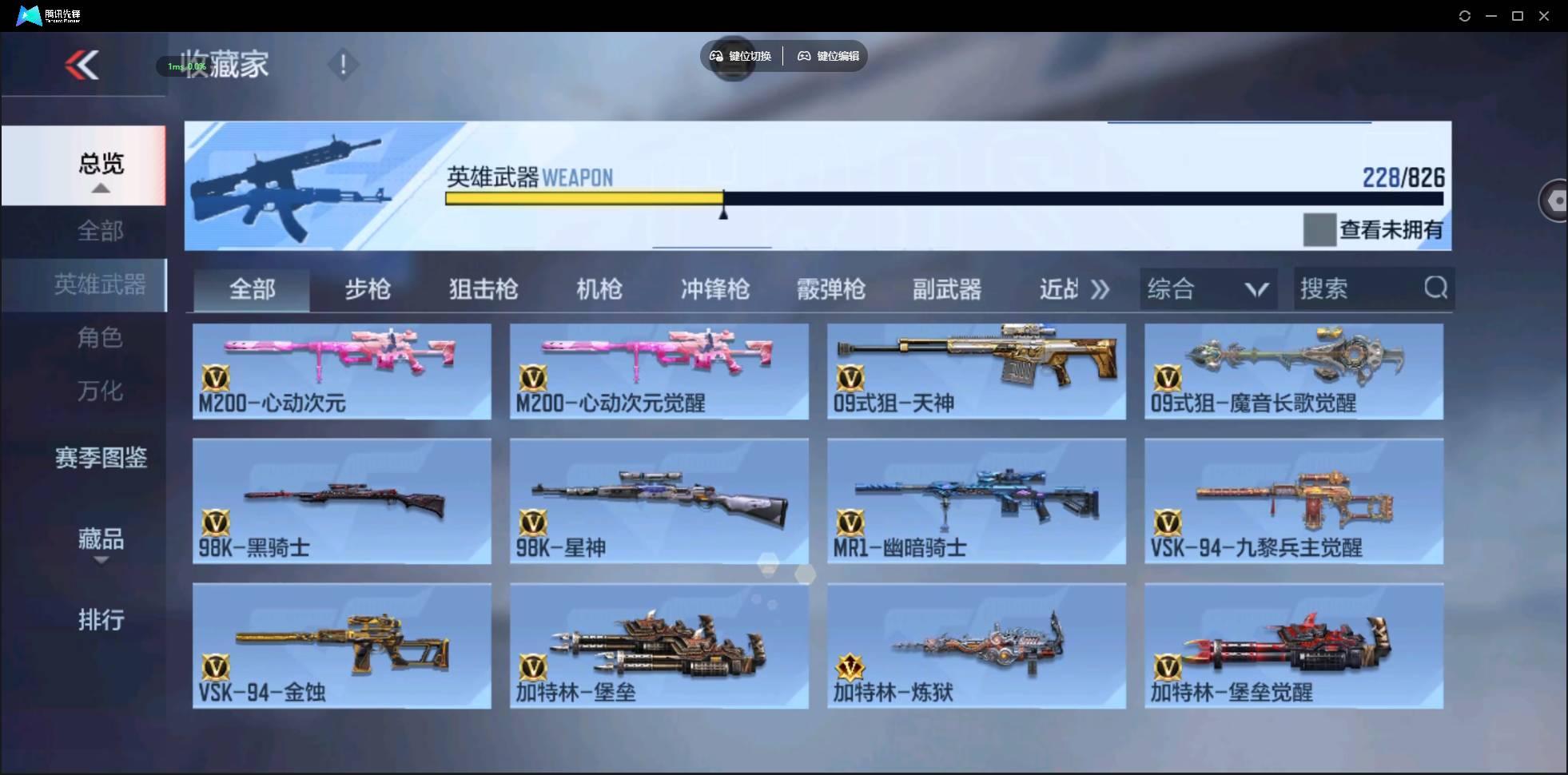Expand more weapon categories with the chevron
Viewport: 1568px width, 775px height.
click(x=1101, y=290)
